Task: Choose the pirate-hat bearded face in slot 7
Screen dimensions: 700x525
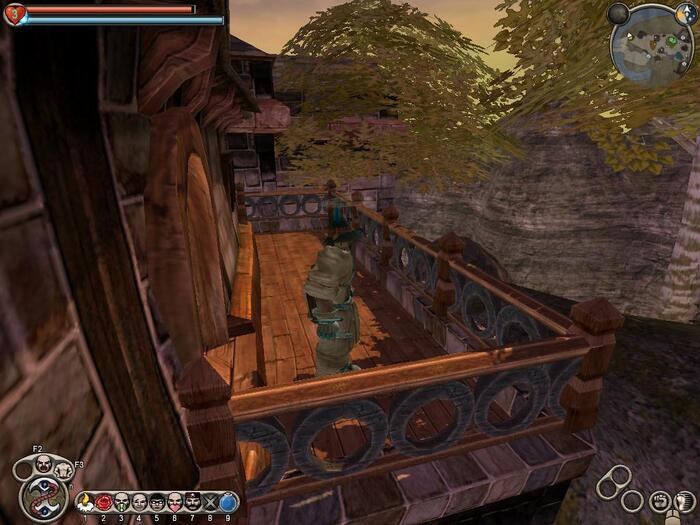Action: pyautogui.click(x=193, y=501)
